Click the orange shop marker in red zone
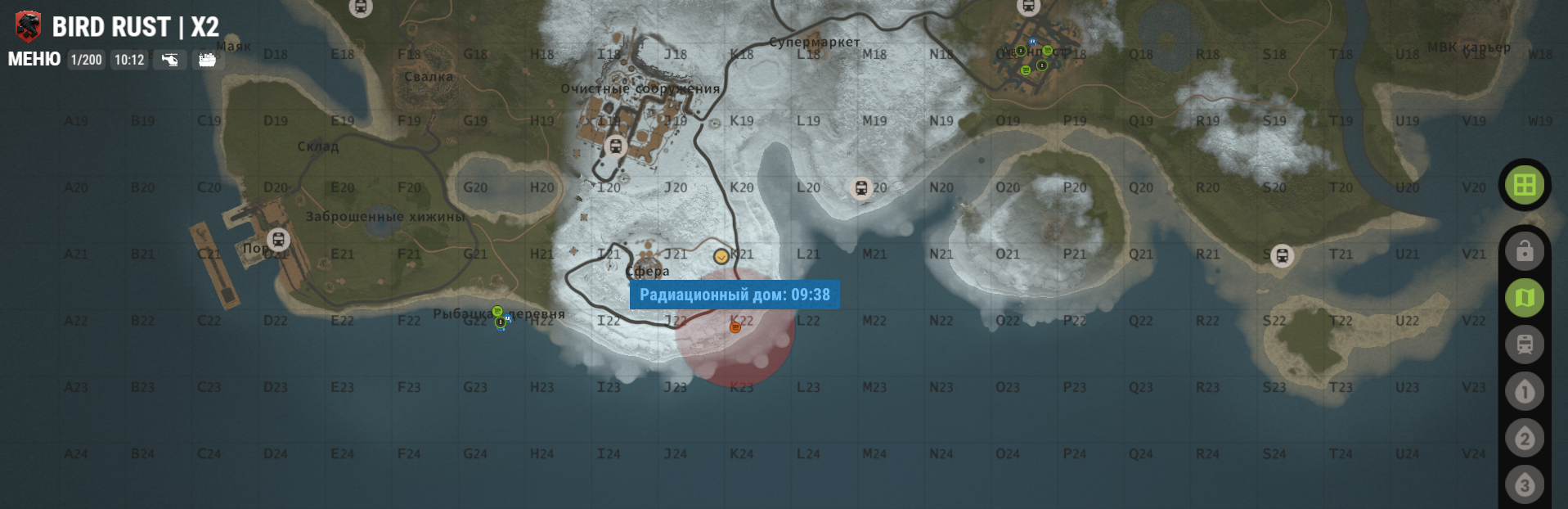The height and width of the screenshot is (509, 1568). tap(735, 327)
